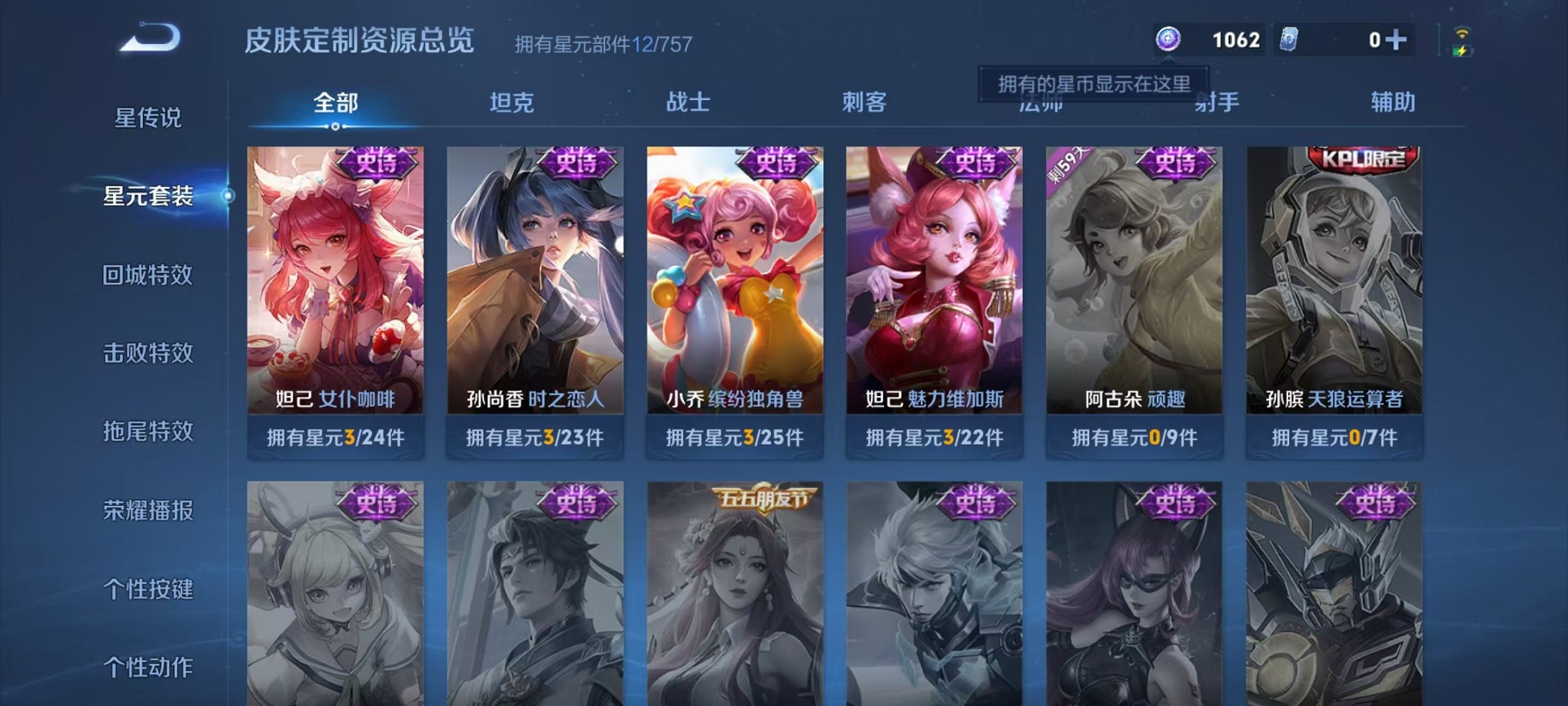
Task: Switch to the 刺客 tab
Action: (865, 102)
